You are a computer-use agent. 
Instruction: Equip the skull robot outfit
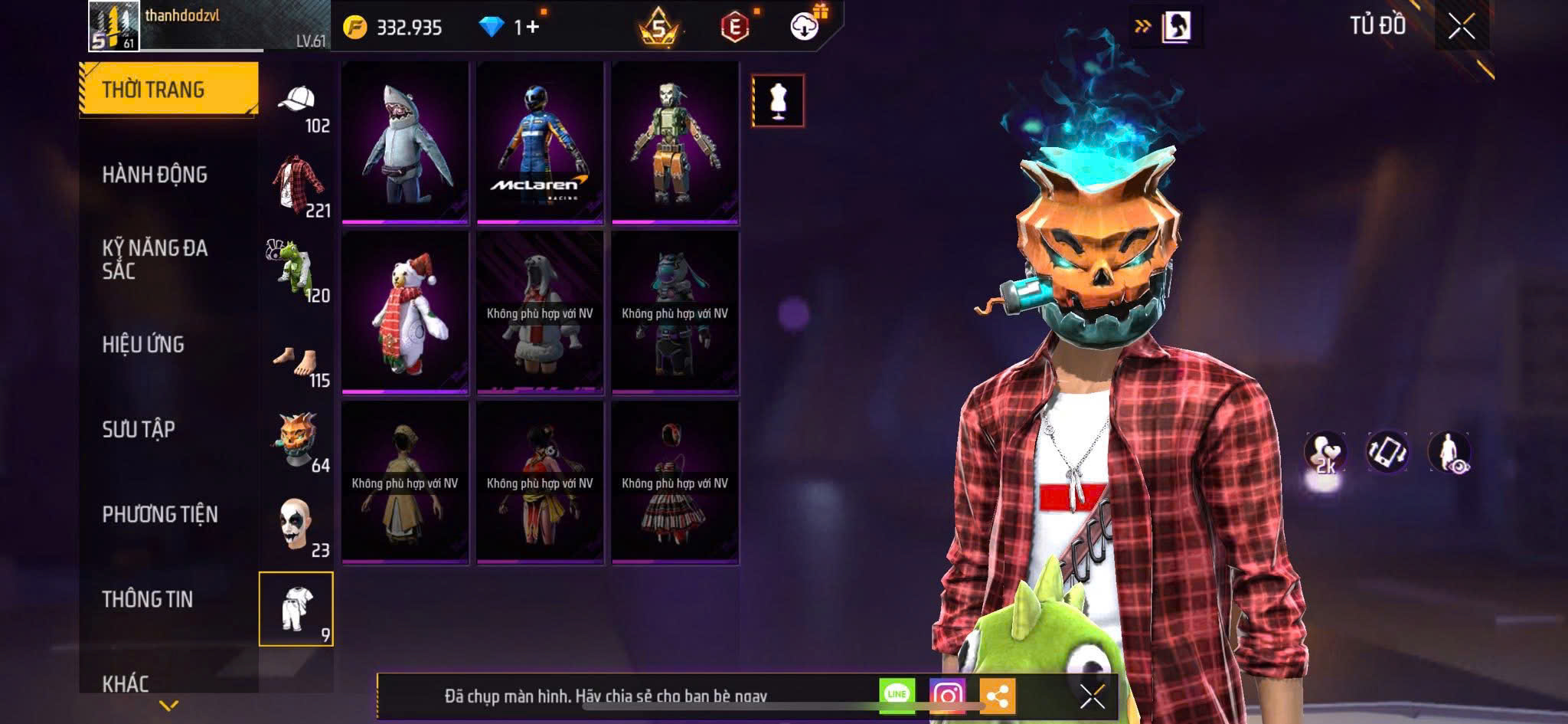[x=675, y=143]
